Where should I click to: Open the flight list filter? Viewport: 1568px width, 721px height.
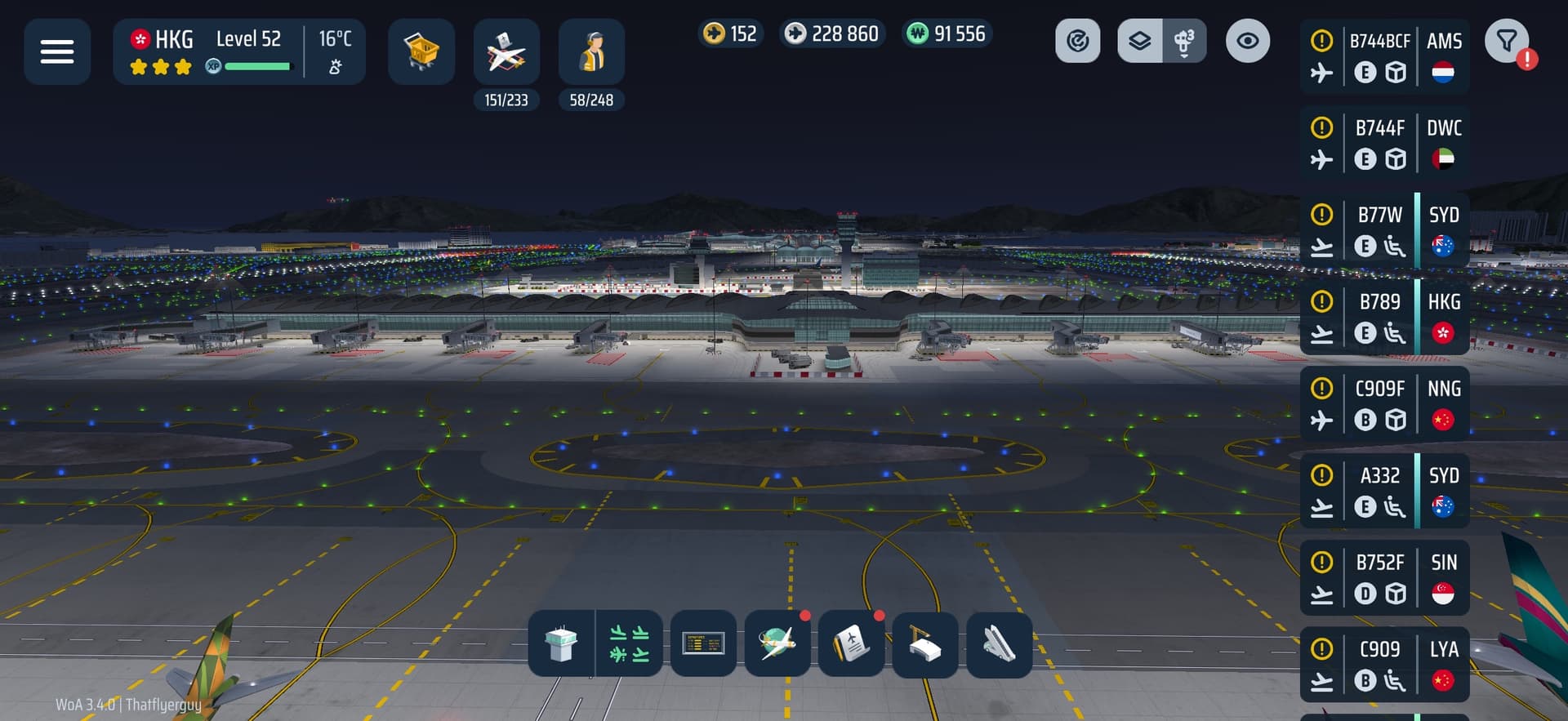coord(1507,41)
